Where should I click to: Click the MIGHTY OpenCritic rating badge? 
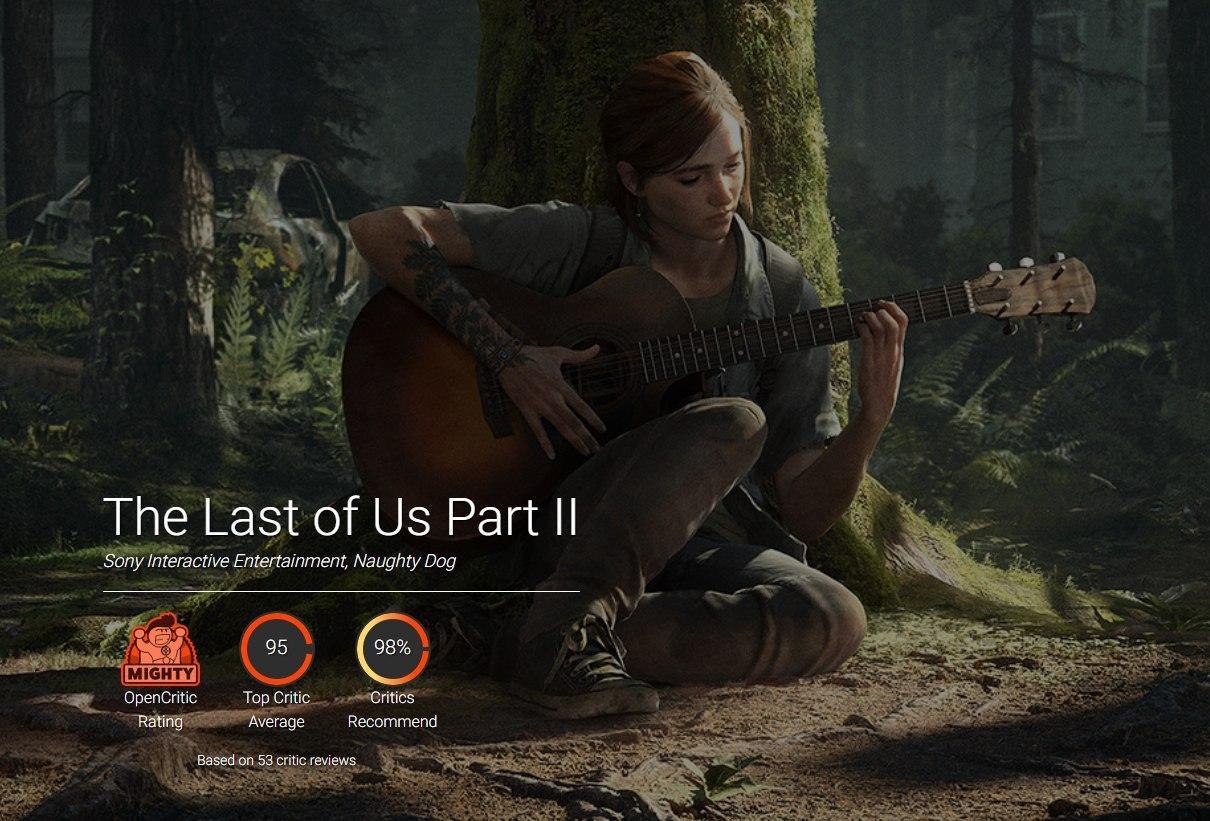(160, 650)
